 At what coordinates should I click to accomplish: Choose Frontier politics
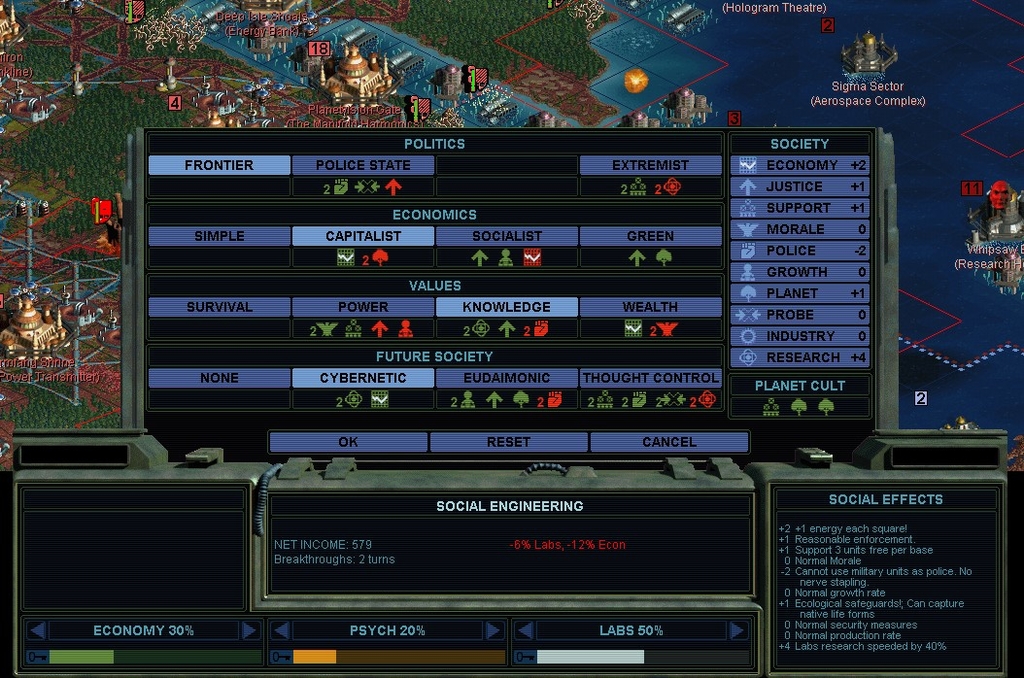coord(219,165)
